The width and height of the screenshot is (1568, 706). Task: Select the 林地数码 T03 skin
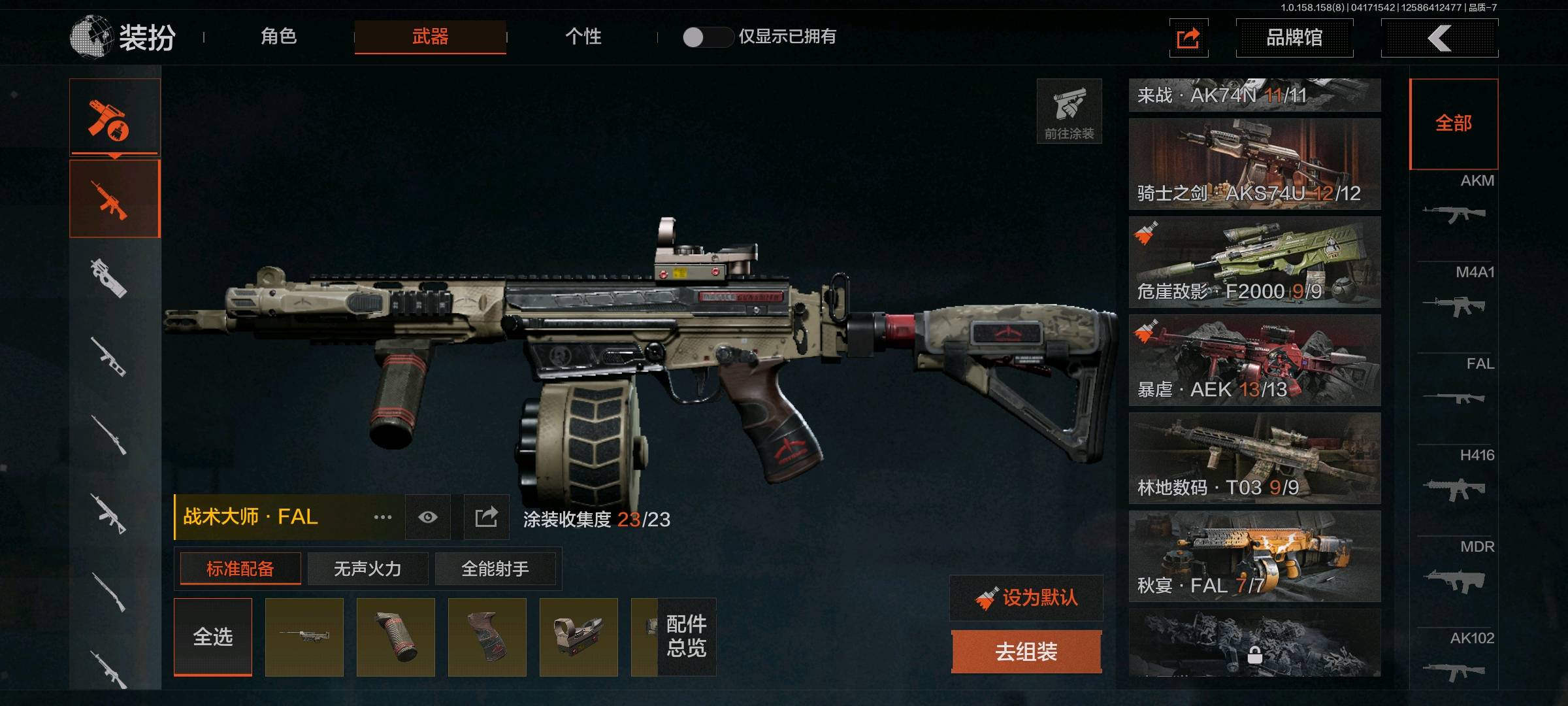pyautogui.click(x=1254, y=458)
